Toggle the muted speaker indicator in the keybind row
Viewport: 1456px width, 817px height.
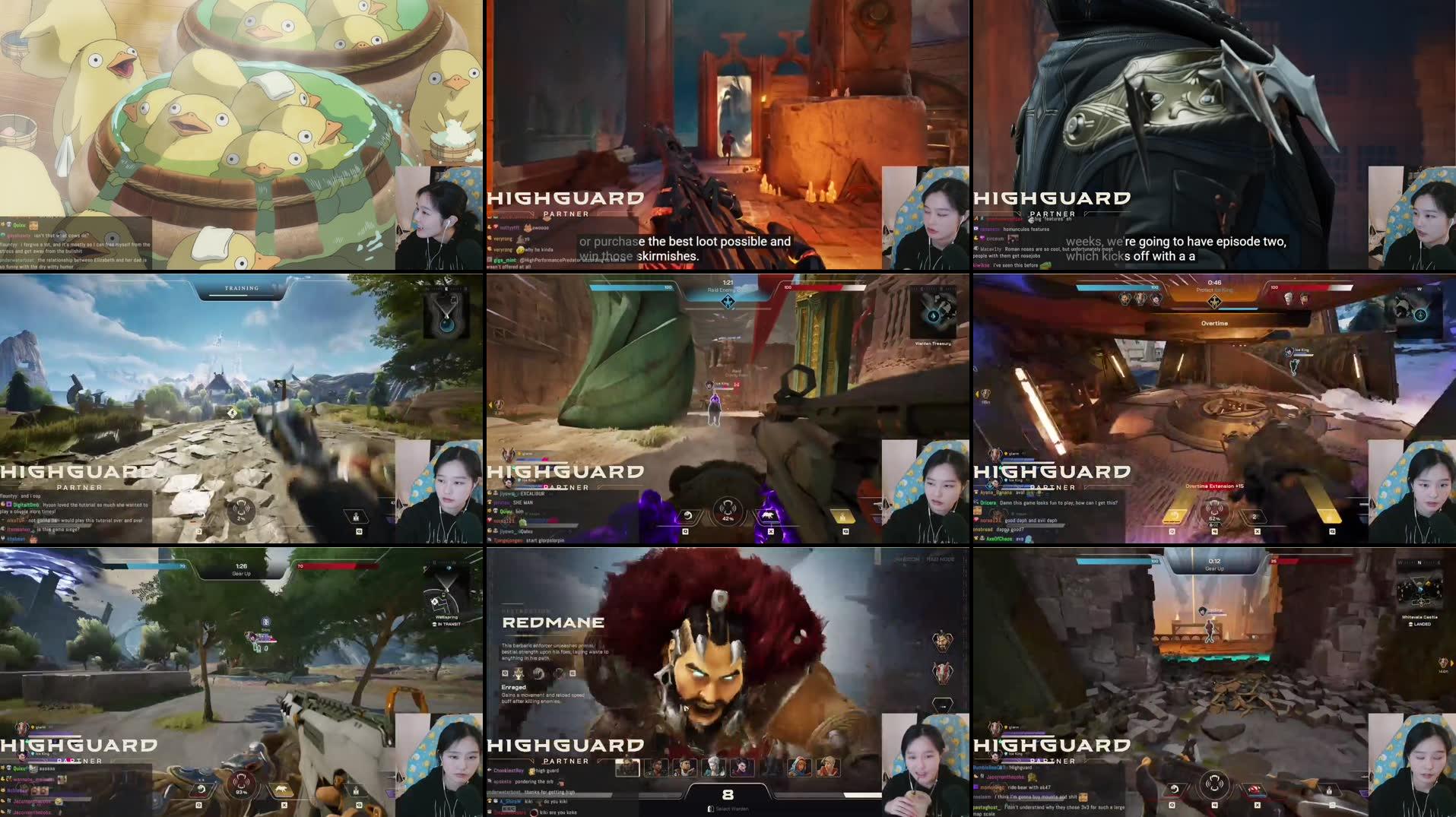pyautogui.click(x=1215, y=805)
